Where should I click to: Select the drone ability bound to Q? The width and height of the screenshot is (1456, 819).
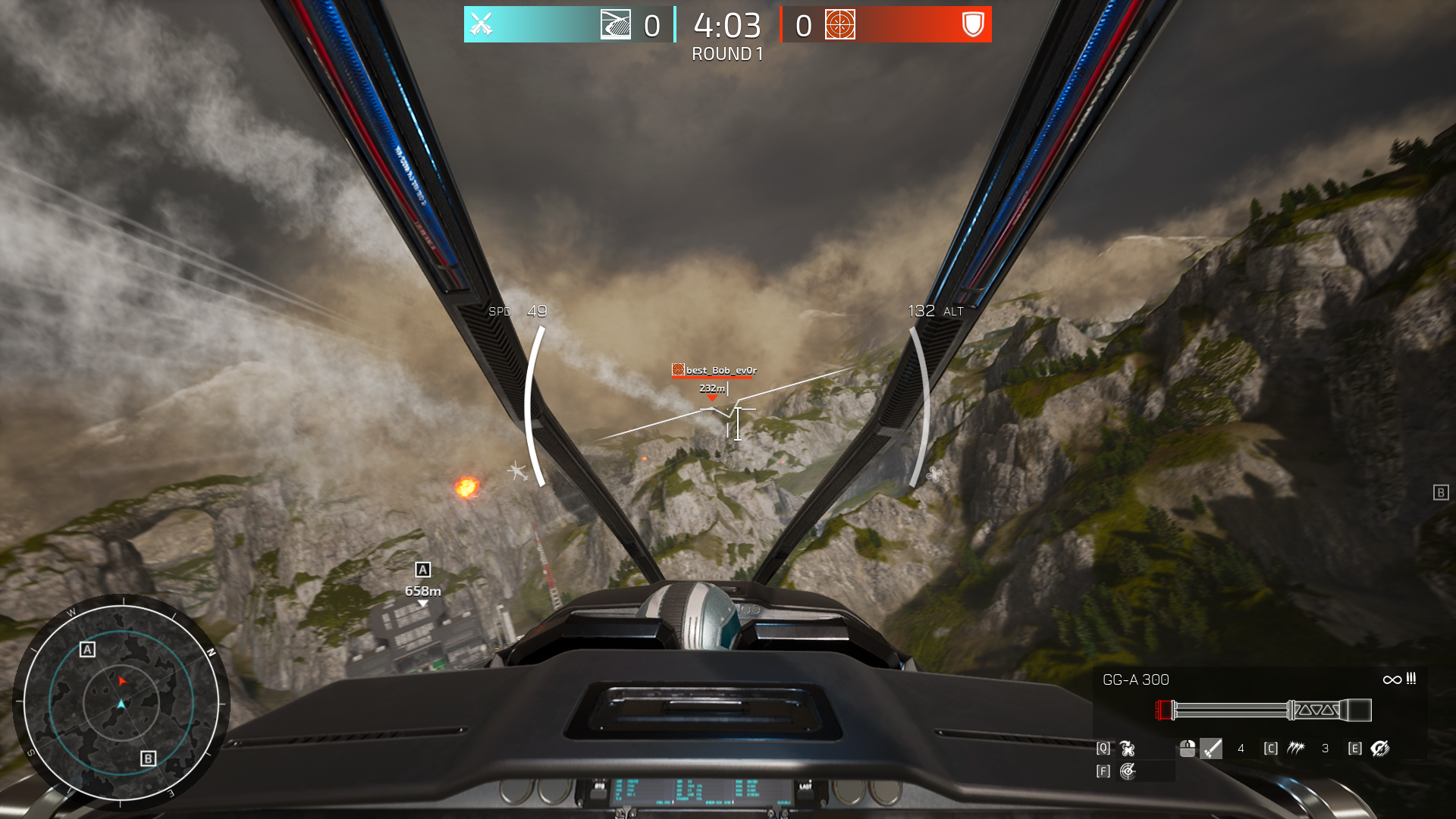[x=1127, y=748]
